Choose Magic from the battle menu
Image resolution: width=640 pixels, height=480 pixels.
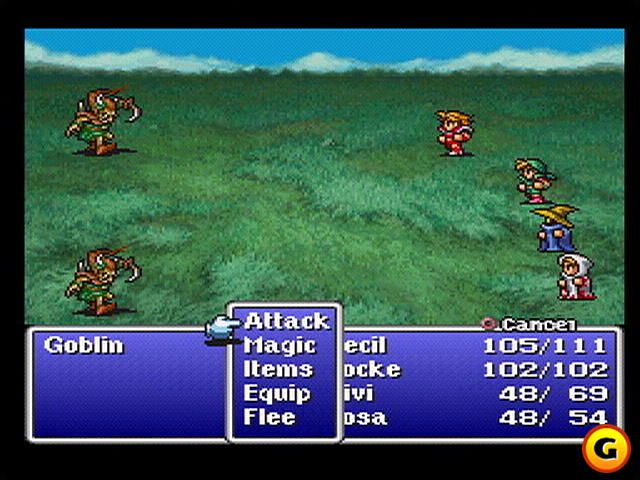[280, 346]
